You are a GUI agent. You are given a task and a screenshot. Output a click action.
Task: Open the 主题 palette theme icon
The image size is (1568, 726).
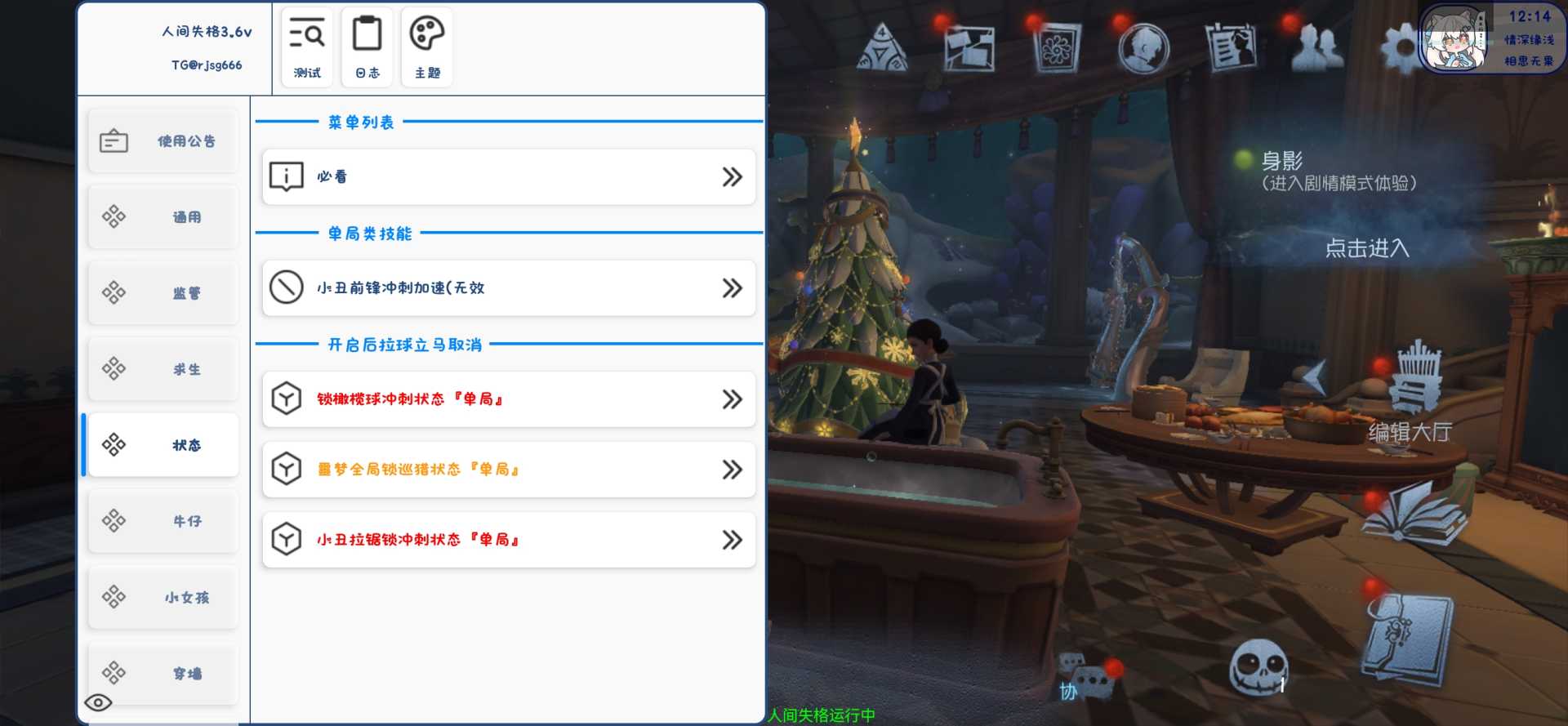tap(425, 45)
